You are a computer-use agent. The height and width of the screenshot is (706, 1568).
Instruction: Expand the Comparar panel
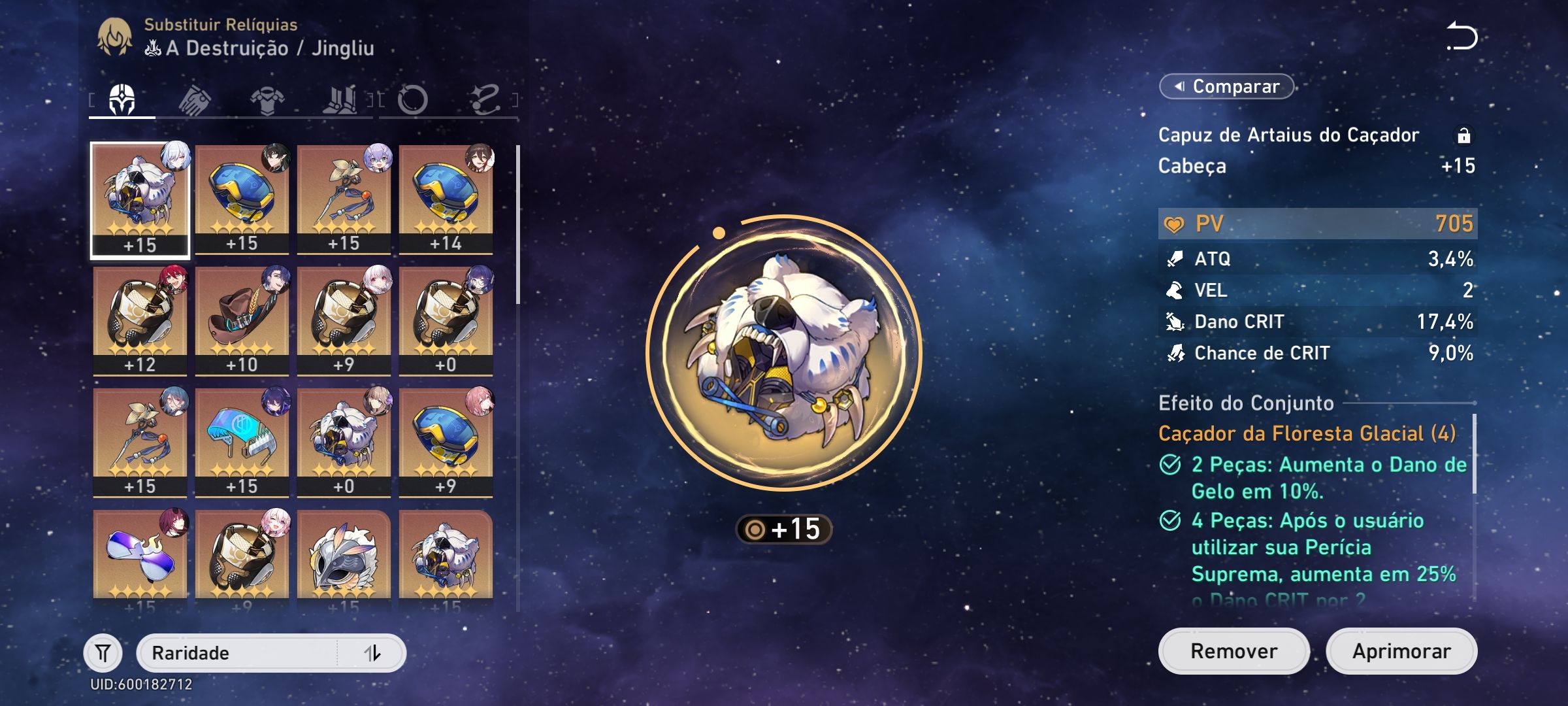pyautogui.click(x=1227, y=86)
